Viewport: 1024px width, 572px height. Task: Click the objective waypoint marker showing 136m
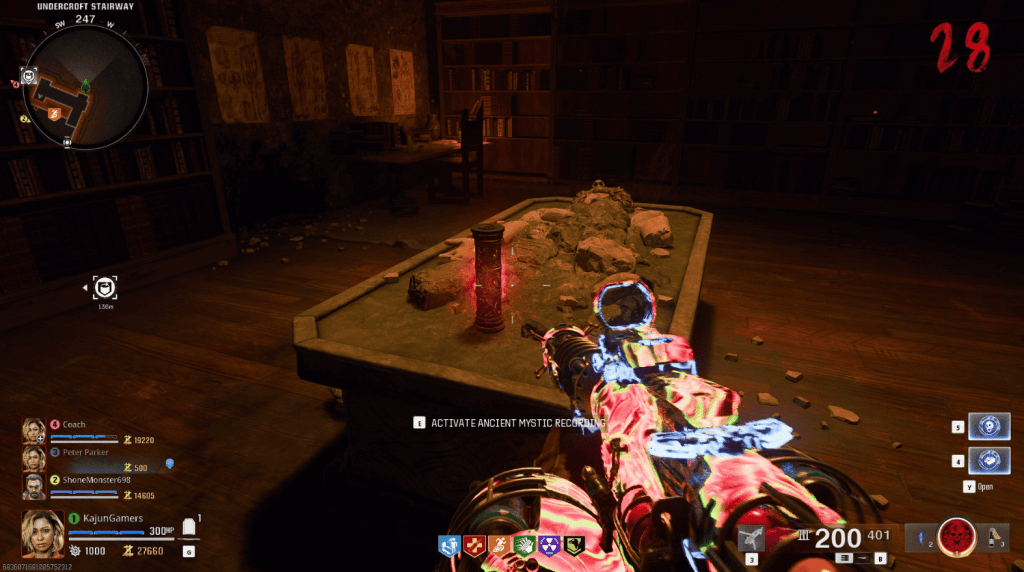click(106, 288)
